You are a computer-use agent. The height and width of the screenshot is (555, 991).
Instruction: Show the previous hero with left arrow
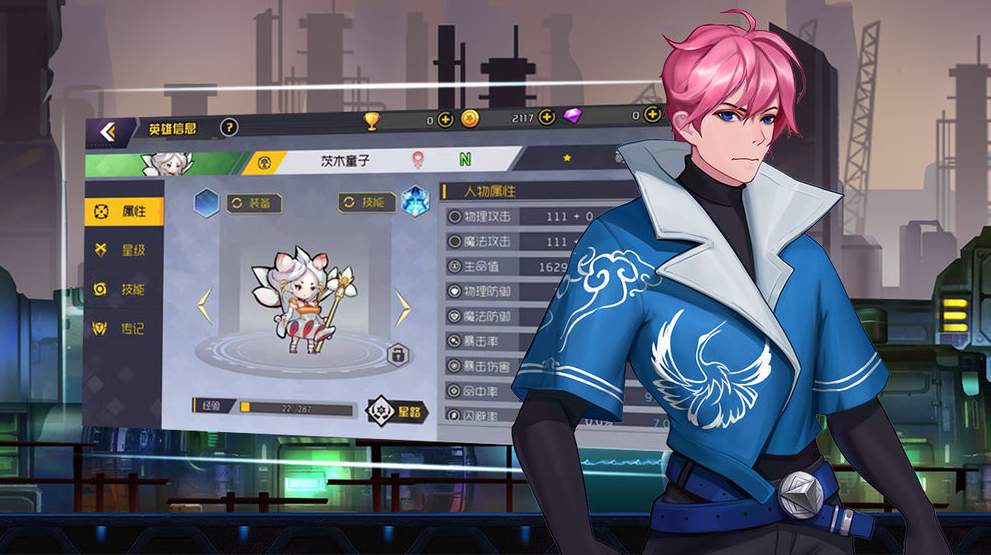[x=204, y=306]
